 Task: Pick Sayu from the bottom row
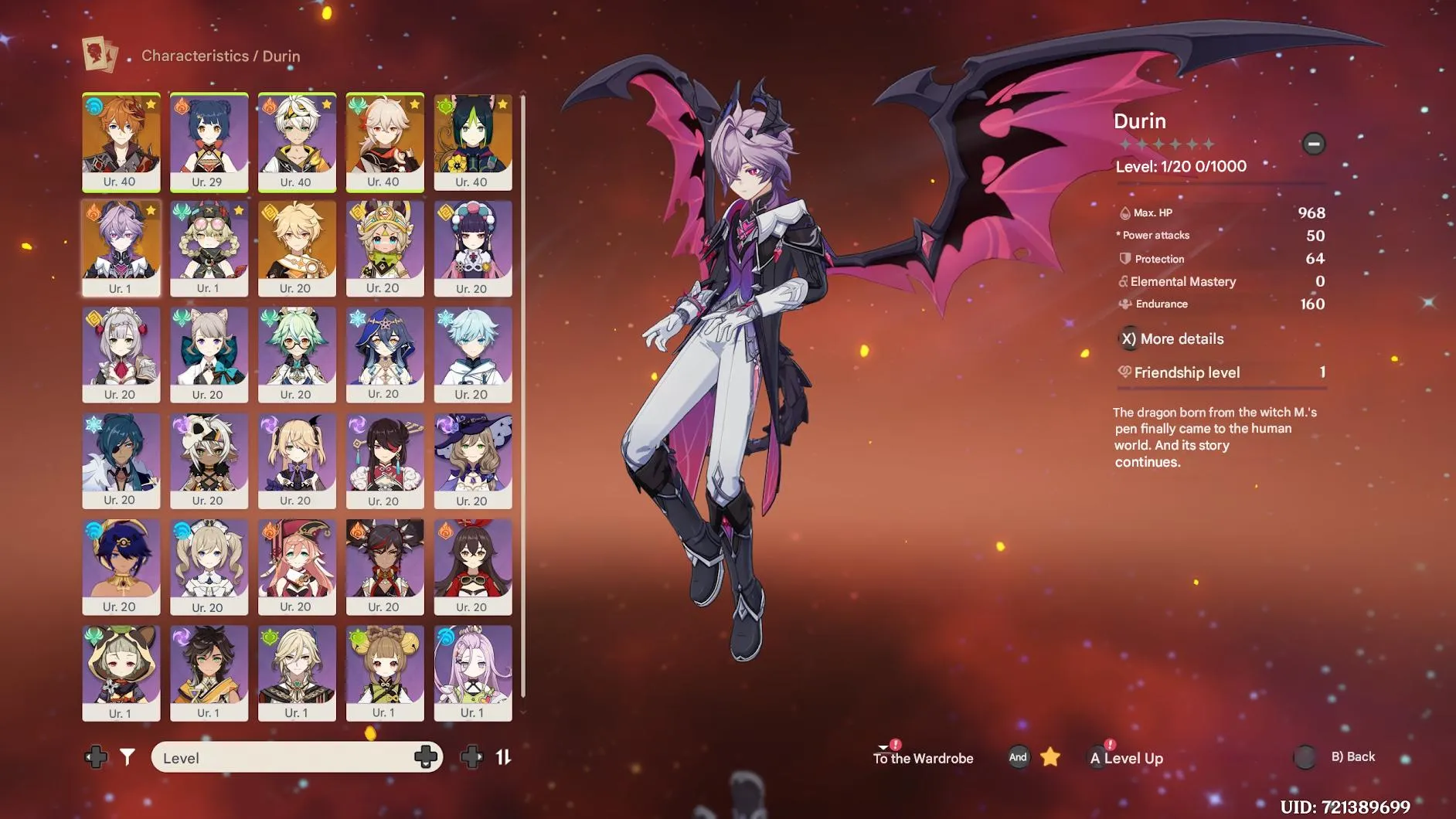point(121,672)
